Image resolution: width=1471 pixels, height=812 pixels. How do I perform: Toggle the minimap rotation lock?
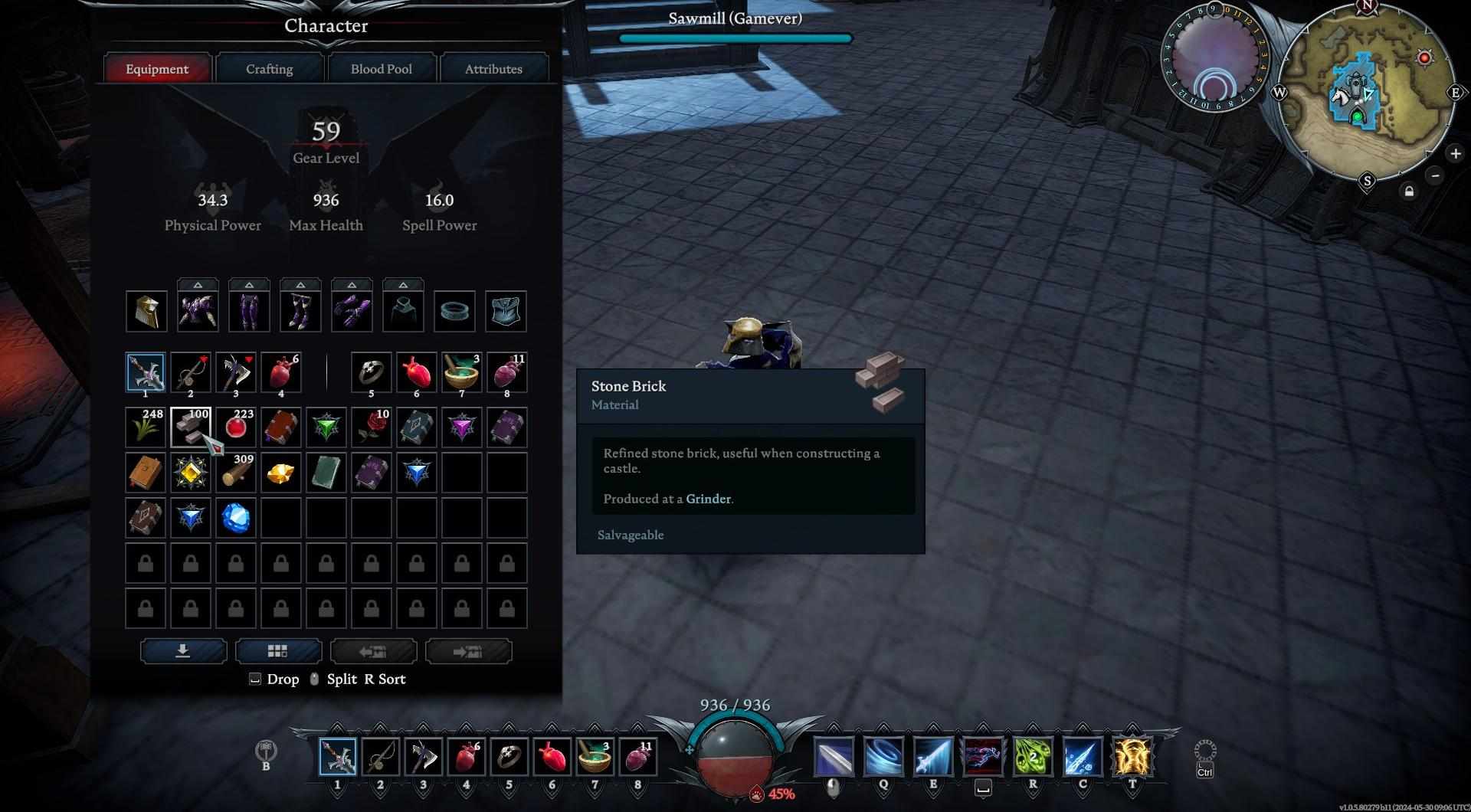click(x=1409, y=192)
